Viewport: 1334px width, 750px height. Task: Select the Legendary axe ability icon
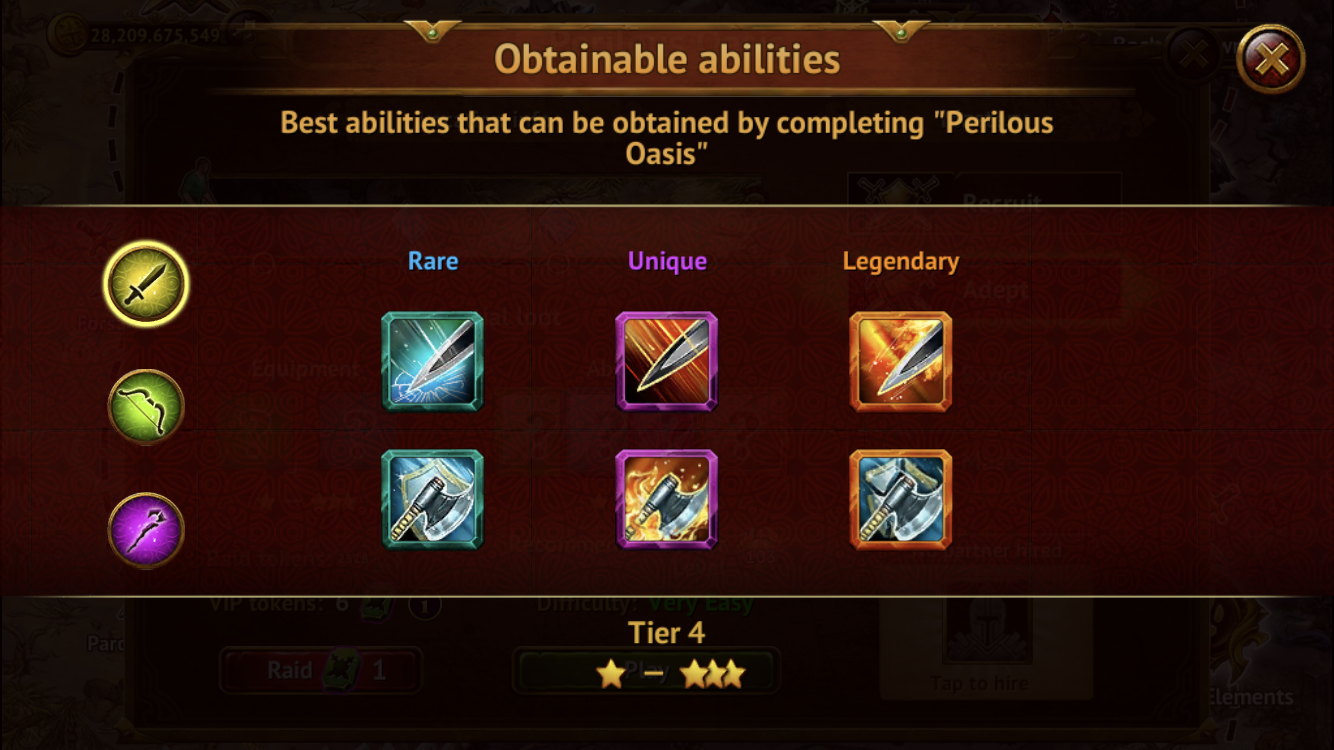pos(900,499)
